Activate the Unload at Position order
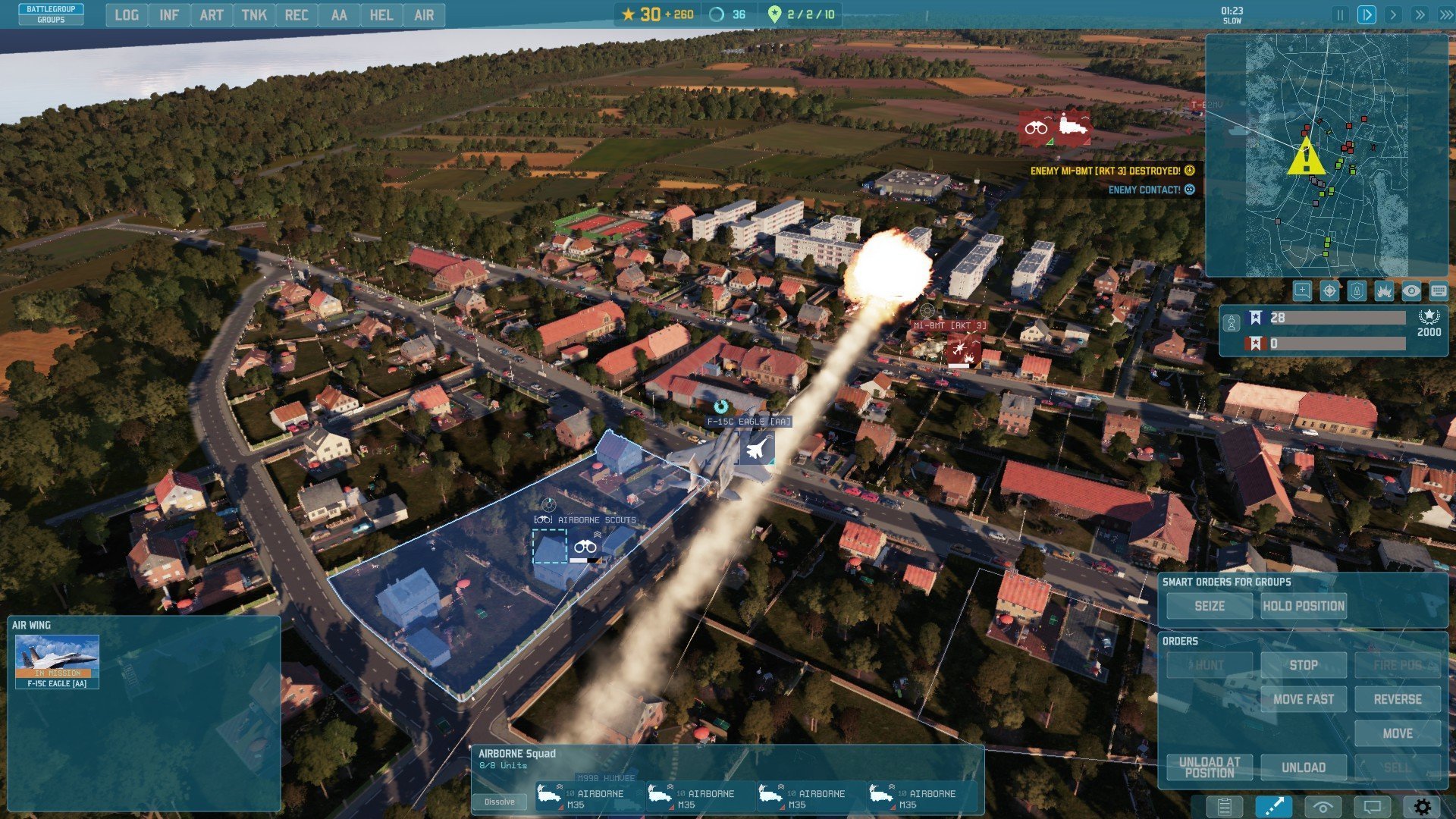This screenshot has width=1456, height=819. (1209, 767)
